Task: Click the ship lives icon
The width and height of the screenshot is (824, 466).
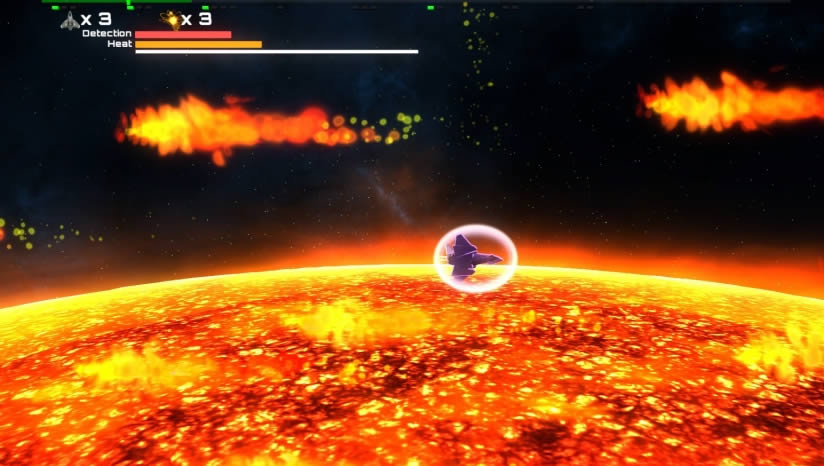Action: coord(69,20)
